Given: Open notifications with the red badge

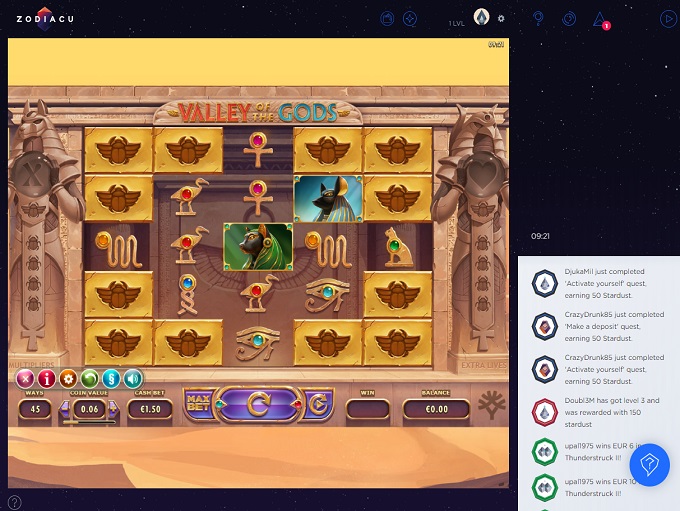Looking at the screenshot, I should coord(600,19).
